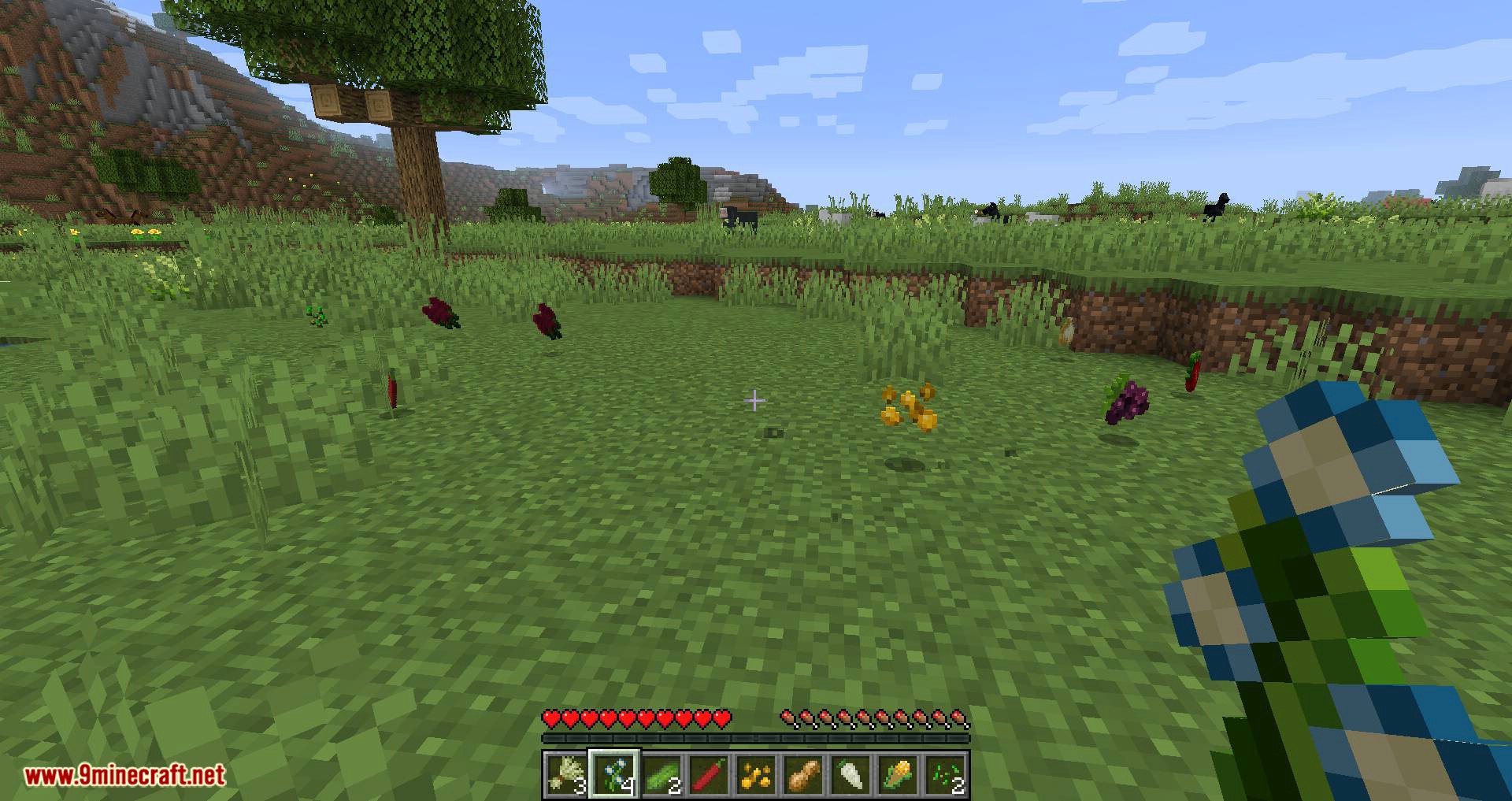This screenshot has width=1512, height=801.
Task: Select the blue flax flower slot
Action: 614,774
